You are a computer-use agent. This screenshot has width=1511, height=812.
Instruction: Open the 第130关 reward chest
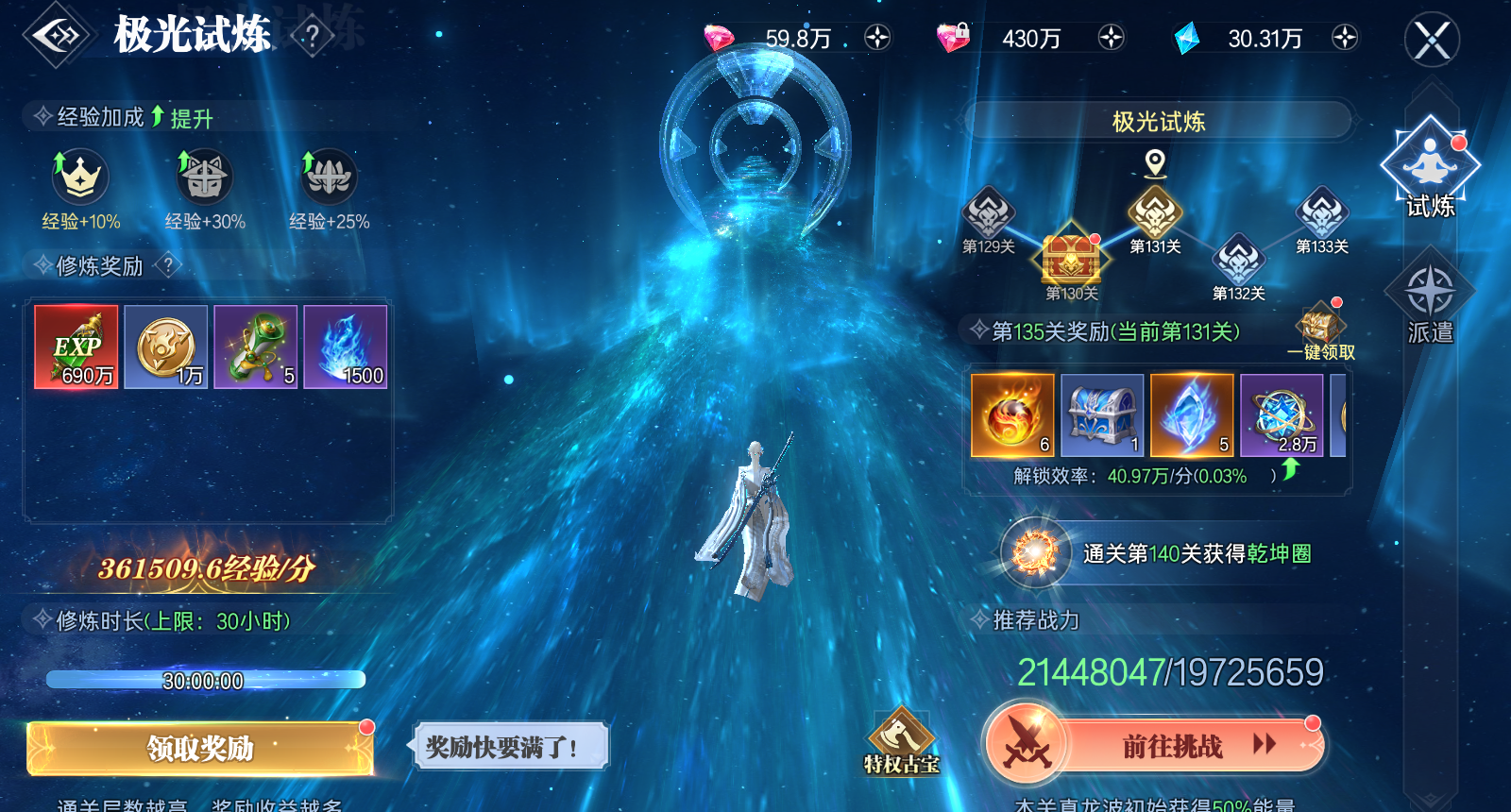tap(1072, 258)
